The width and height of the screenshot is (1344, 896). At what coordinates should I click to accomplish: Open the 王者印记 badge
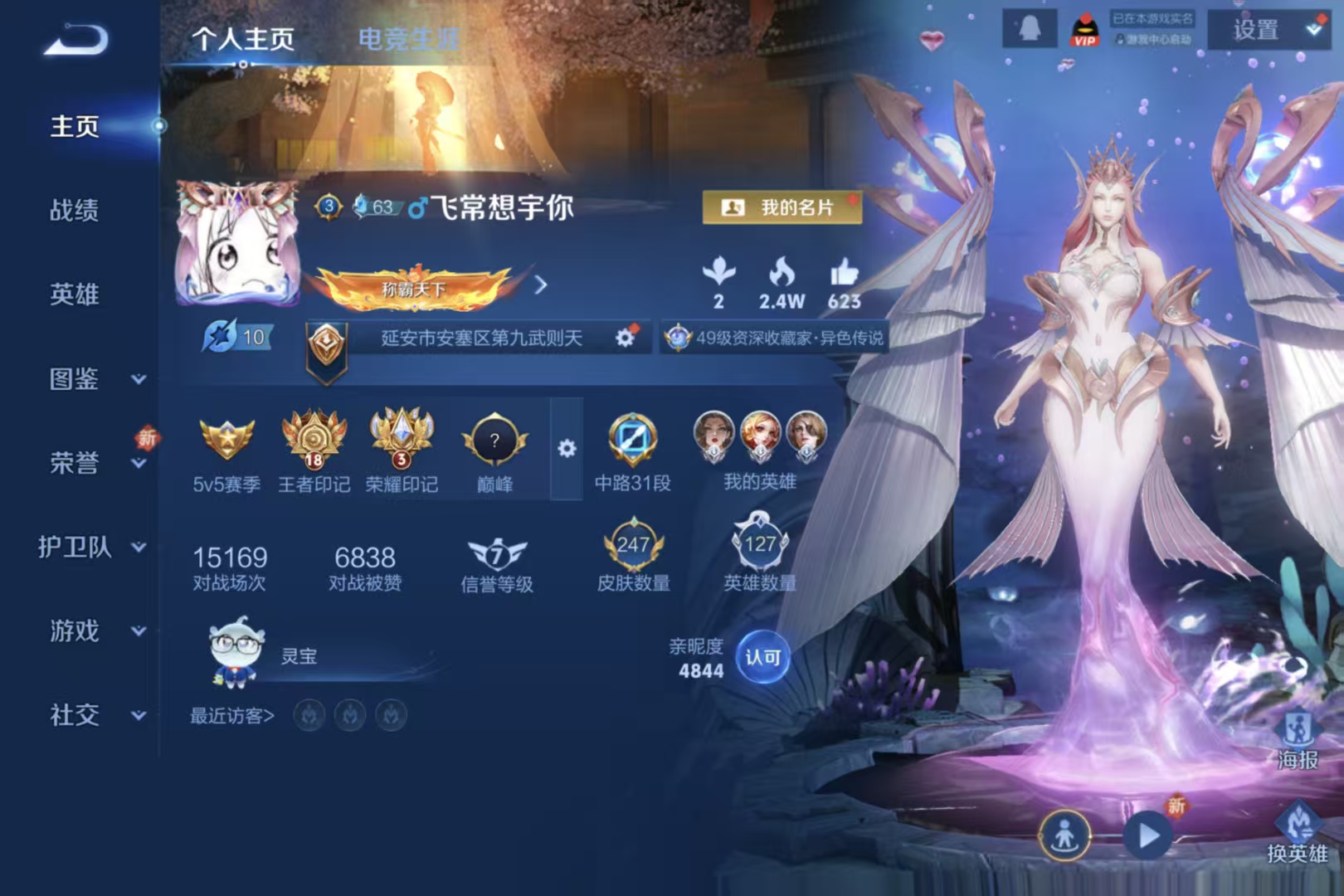tap(314, 452)
